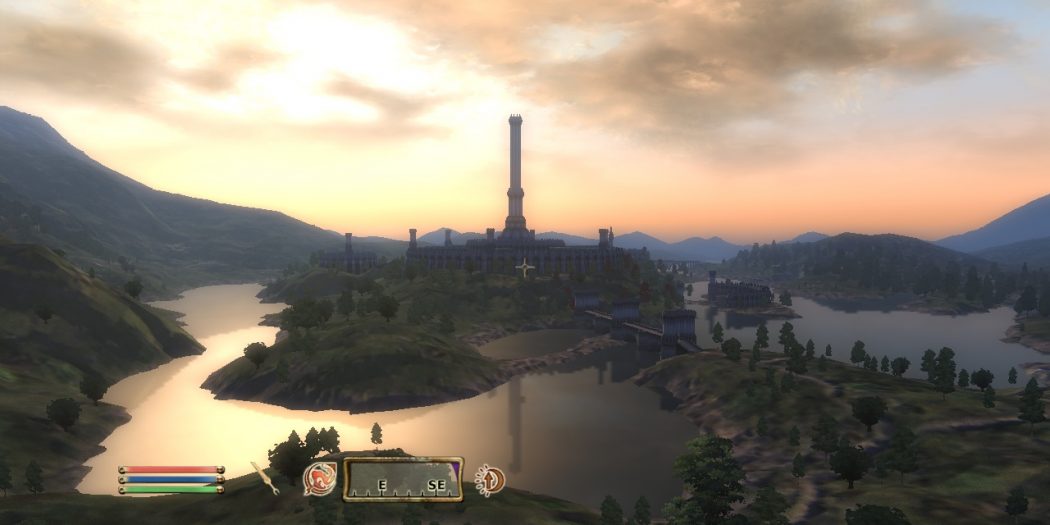Viewport: 1050px width, 525px height.
Task: Select the active effect icon beside compass
Action: click(489, 479)
